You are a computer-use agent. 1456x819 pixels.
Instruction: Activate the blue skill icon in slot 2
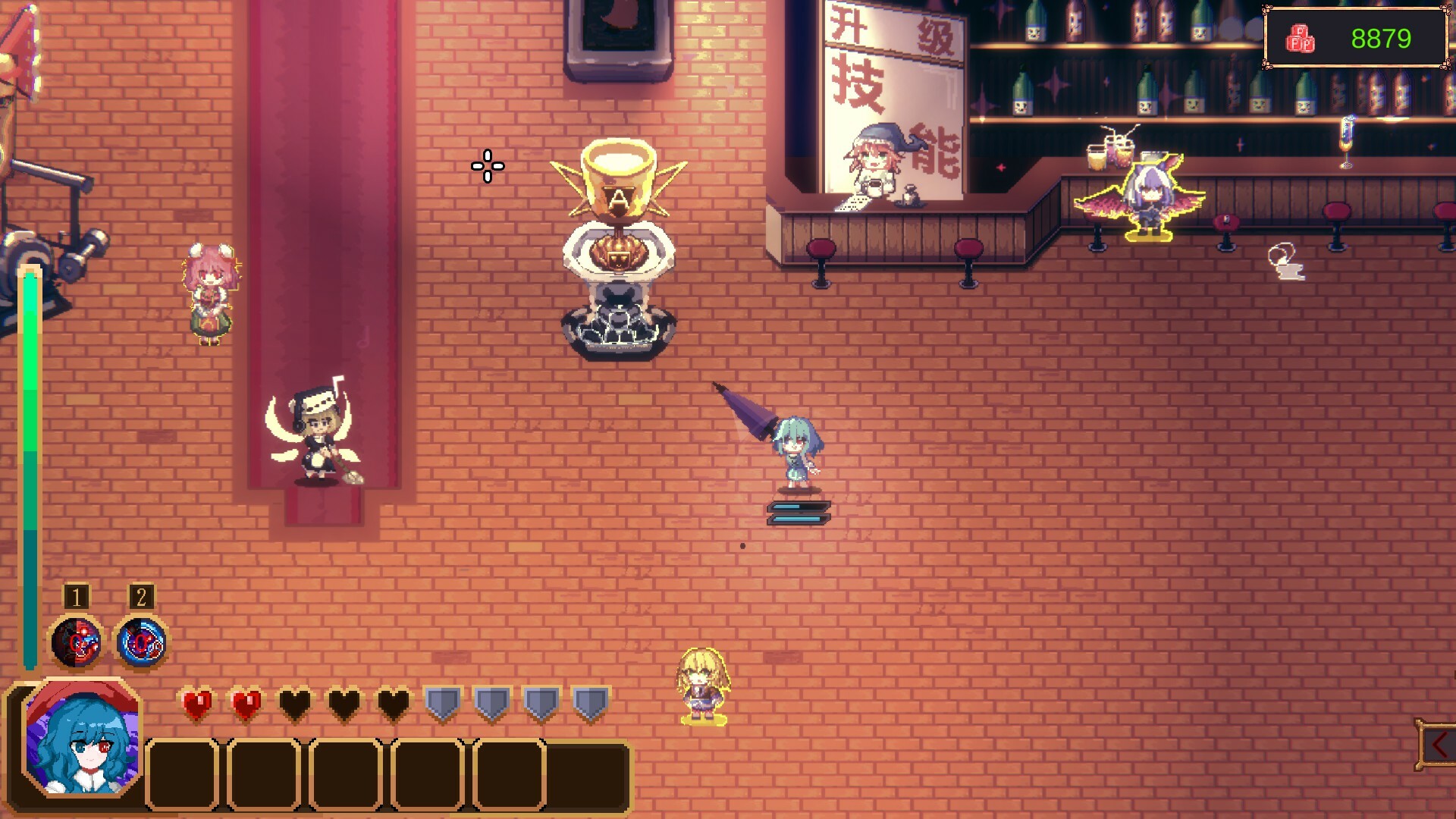click(142, 643)
